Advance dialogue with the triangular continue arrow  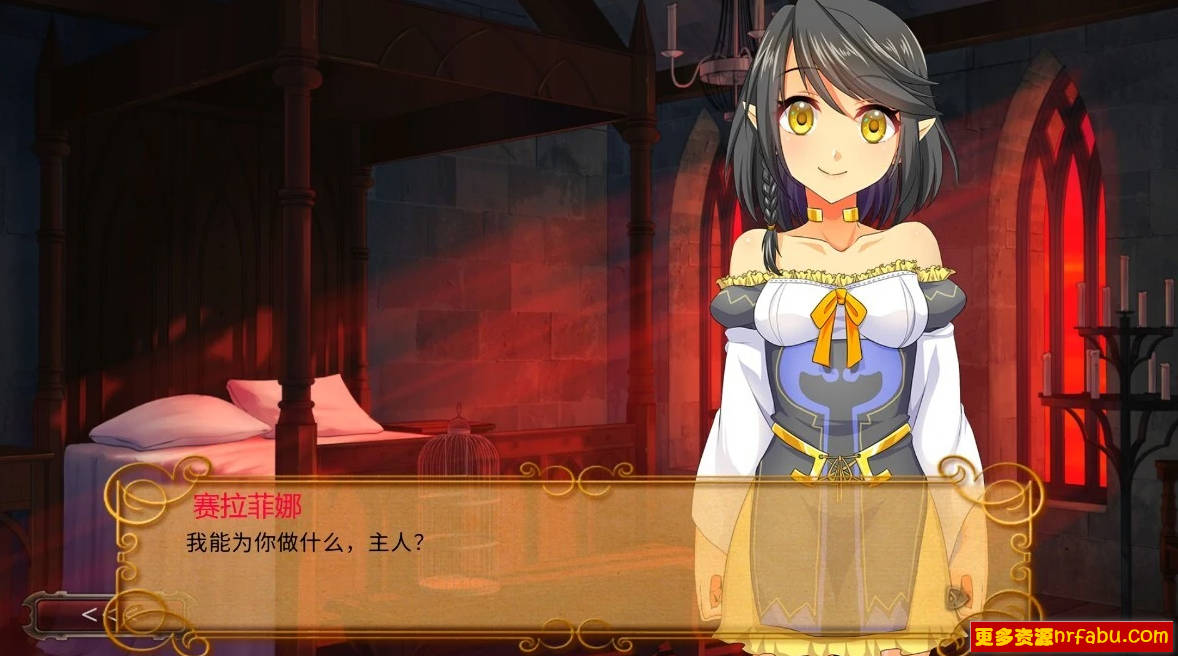[957, 597]
